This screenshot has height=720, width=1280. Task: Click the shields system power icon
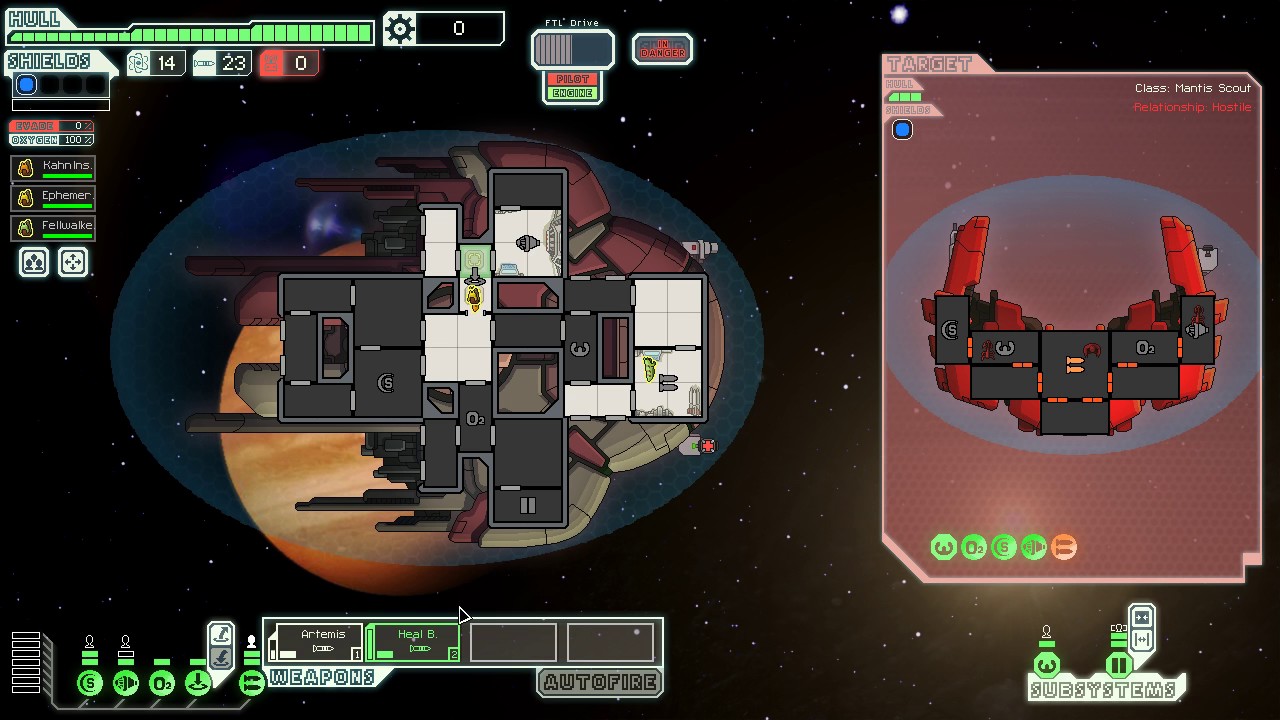(x=90, y=684)
